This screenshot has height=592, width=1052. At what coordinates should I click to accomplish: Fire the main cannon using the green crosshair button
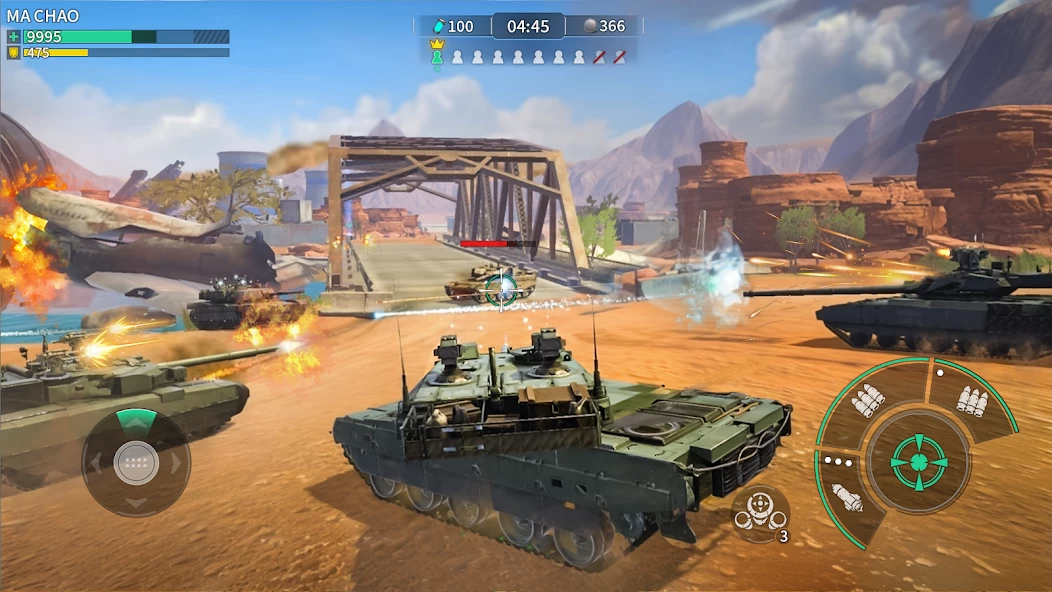click(x=916, y=461)
